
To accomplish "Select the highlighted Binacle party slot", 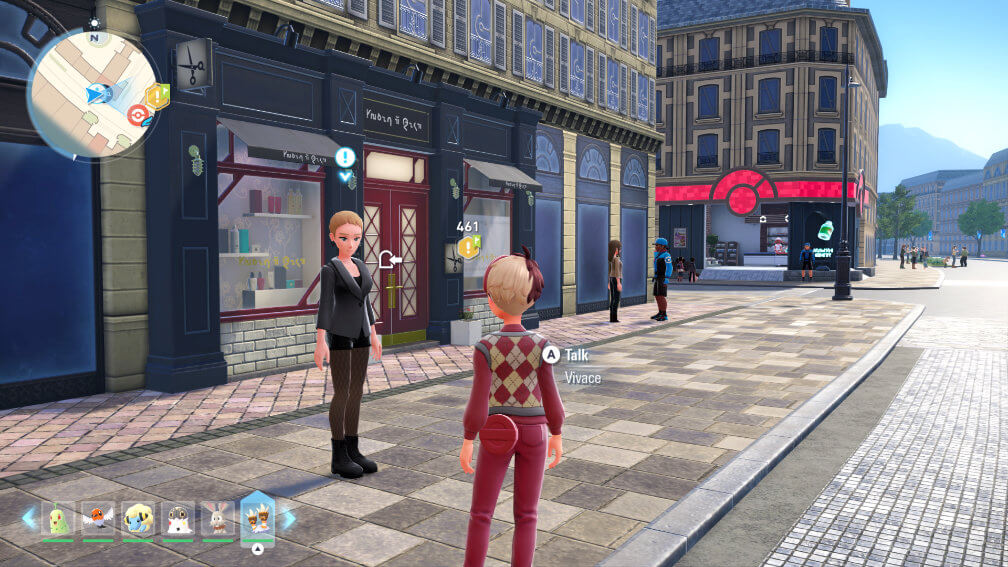I will [x=258, y=519].
